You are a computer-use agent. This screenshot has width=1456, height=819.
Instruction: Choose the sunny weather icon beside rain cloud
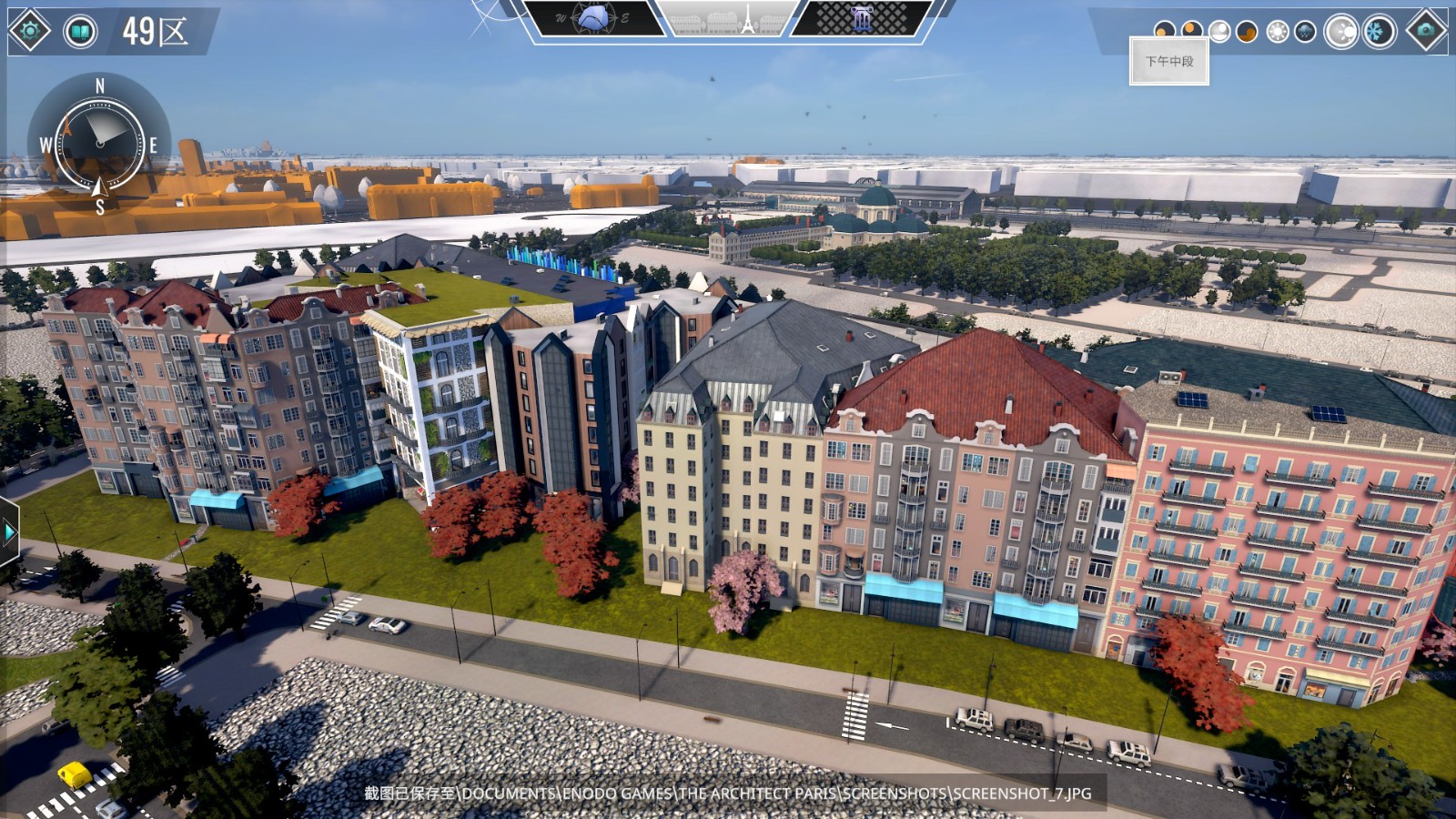(1278, 32)
